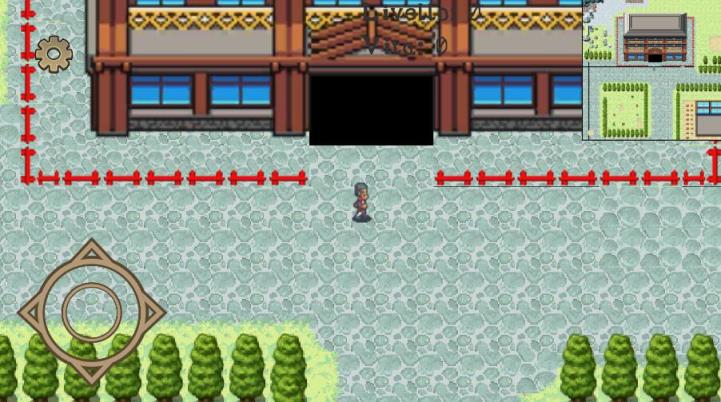721x402 pixels.
Task: Click the minimap in the corner
Action: click(651, 71)
